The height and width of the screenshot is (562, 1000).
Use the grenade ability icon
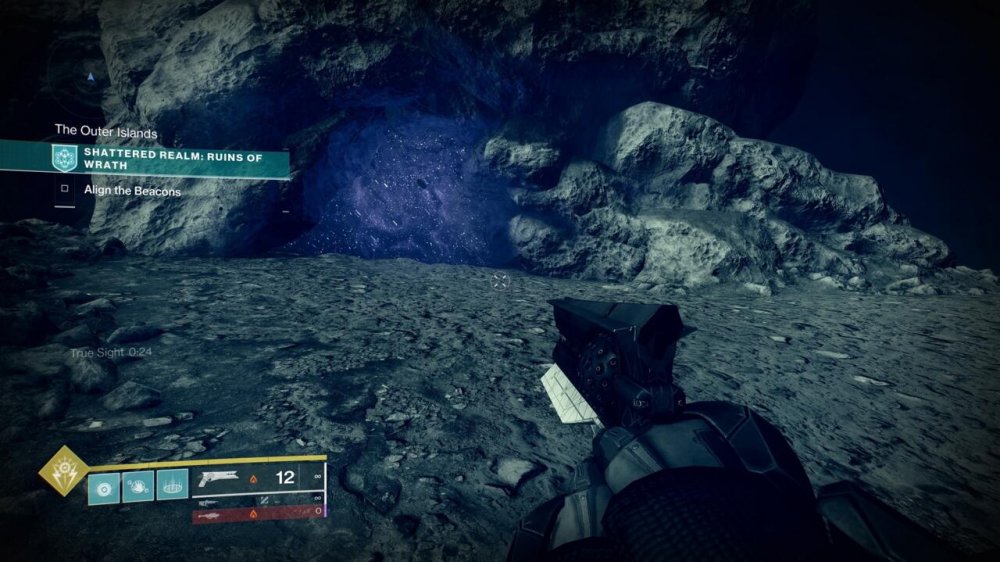pyautogui.click(x=103, y=486)
